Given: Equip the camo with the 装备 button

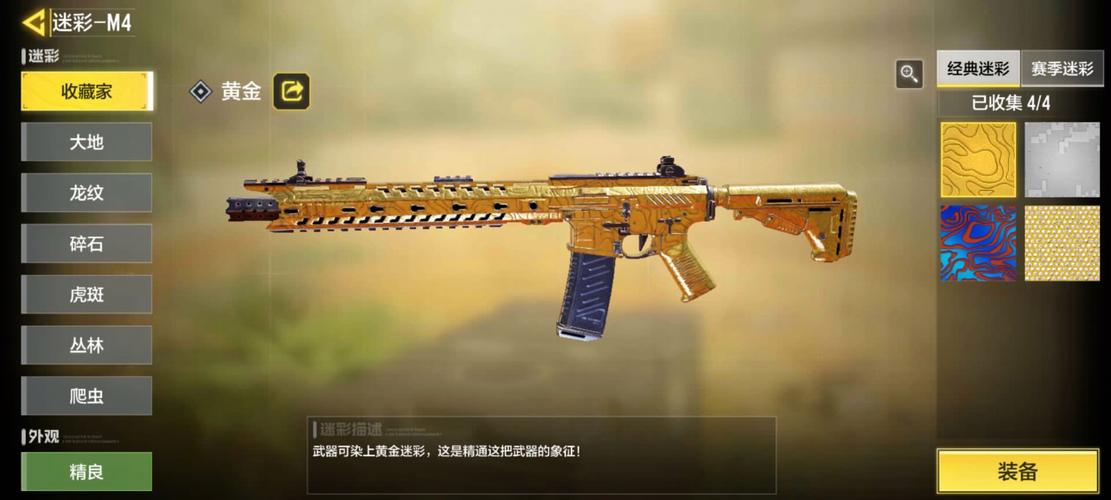Looking at the screenshot, I should 1017,471.
